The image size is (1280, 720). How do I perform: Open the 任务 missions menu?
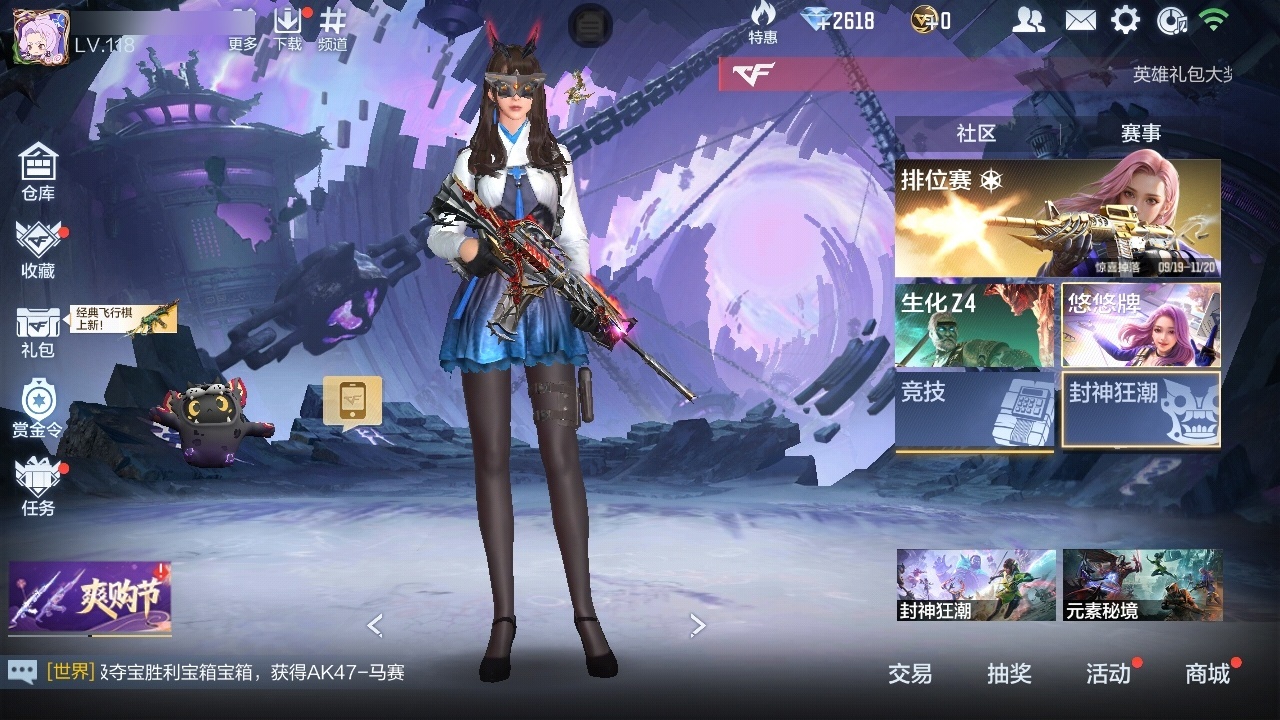click(x=38, y=487)
